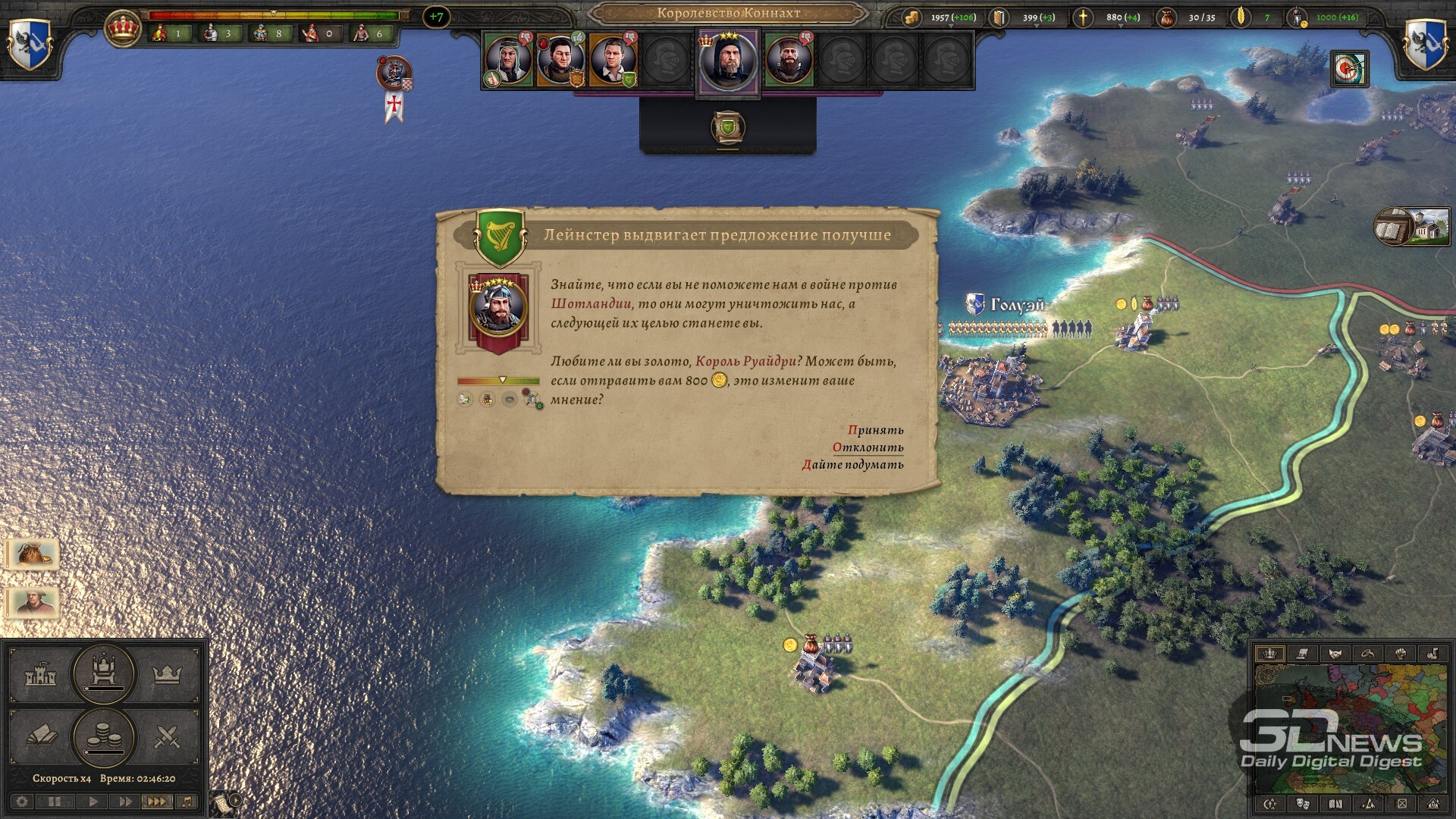Open the throne royal court panel
The width and height of the screenshot is (1456, 819).
tap(103, 673)
